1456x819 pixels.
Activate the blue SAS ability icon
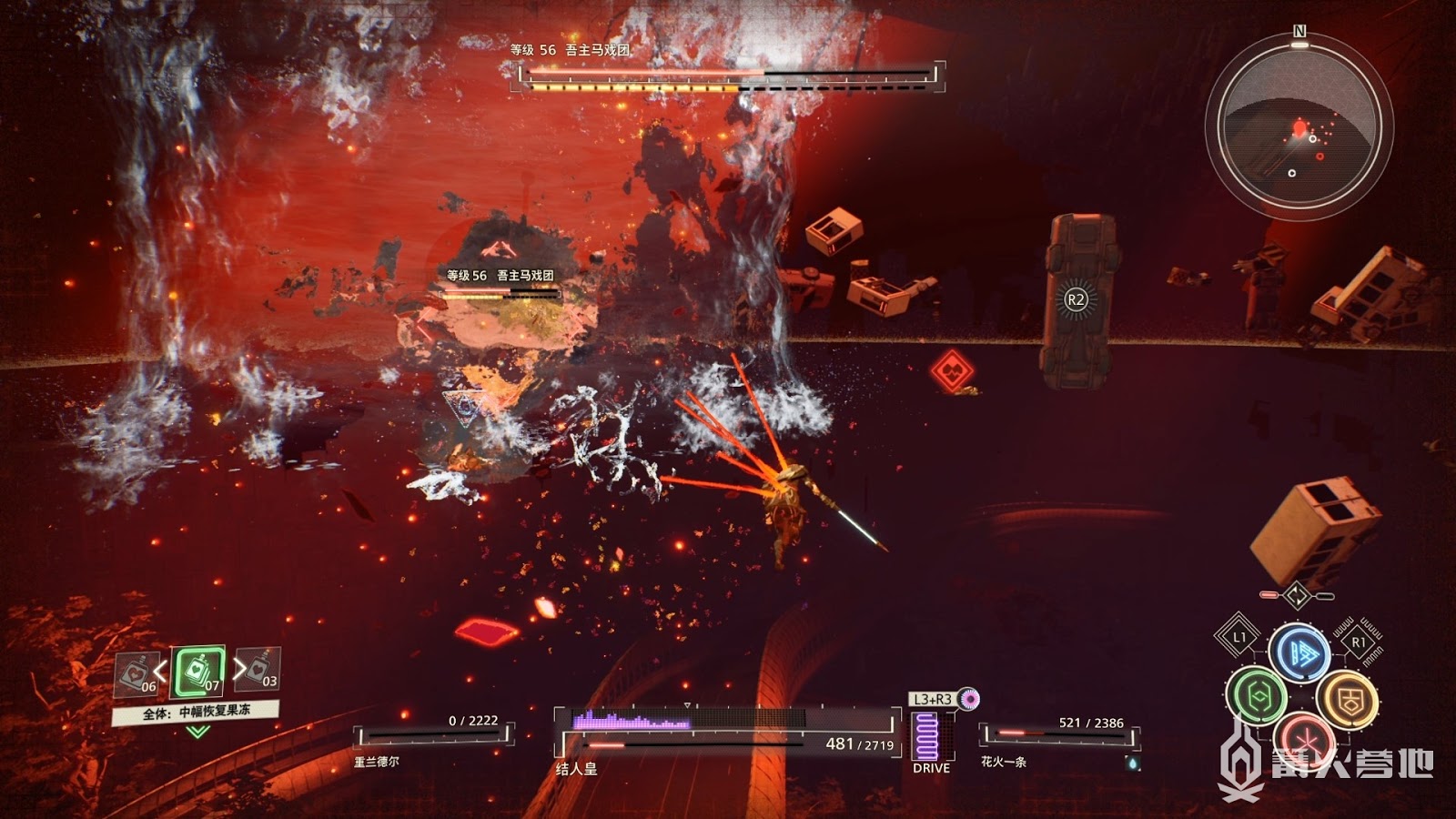1299,652
